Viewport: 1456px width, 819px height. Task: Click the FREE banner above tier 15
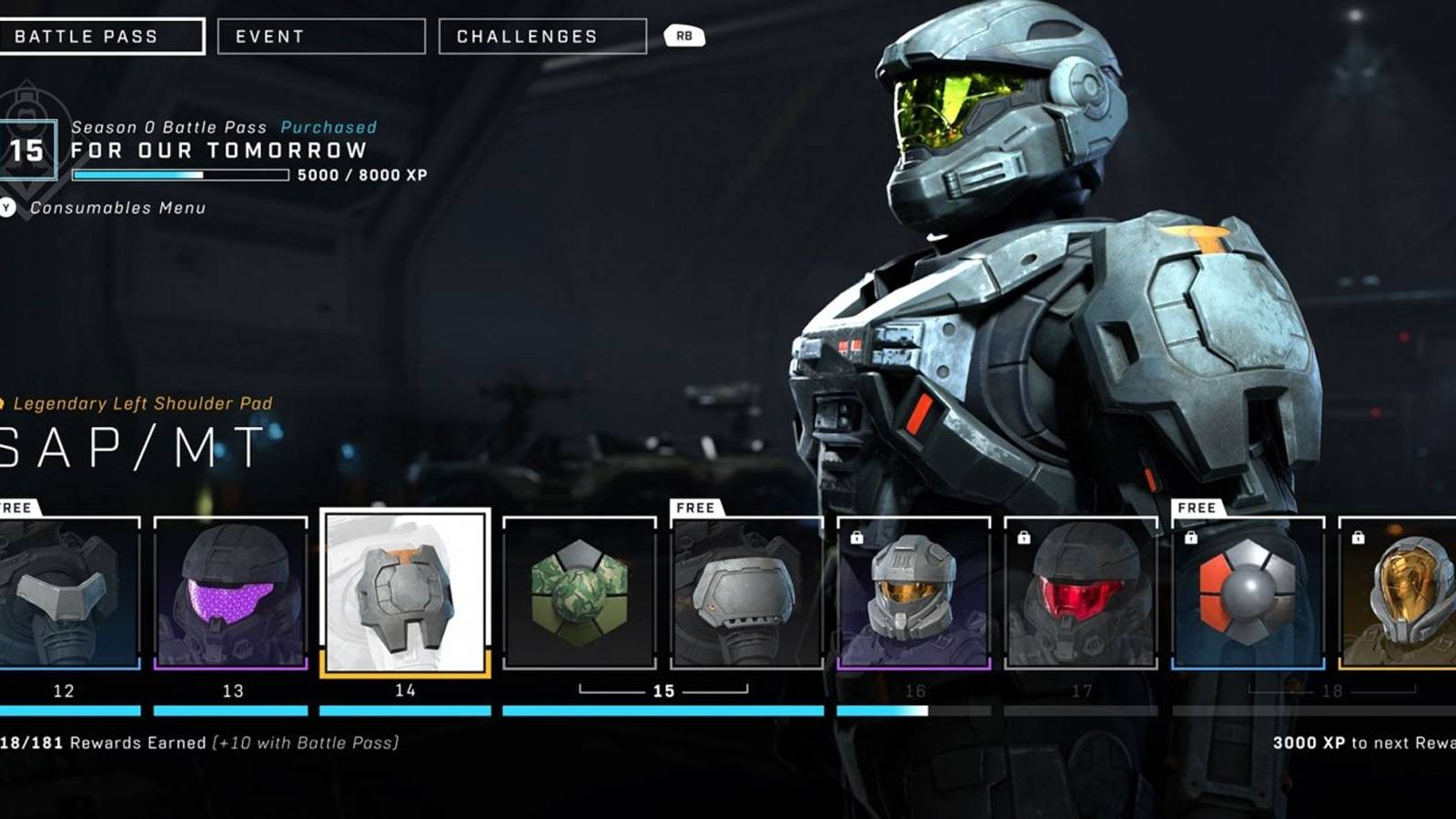pyautogui.click(x=694, y=509)
